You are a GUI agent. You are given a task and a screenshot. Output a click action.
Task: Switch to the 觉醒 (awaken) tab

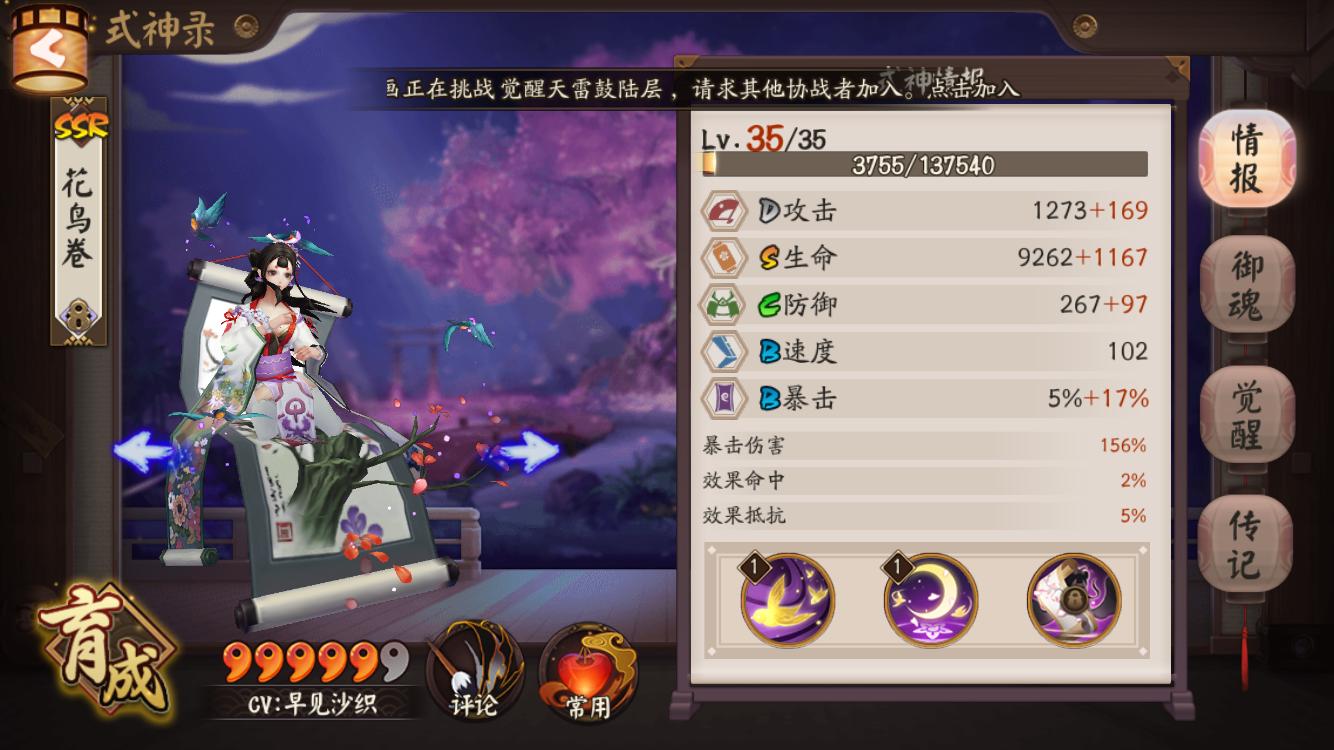[x=1246, y=410]
